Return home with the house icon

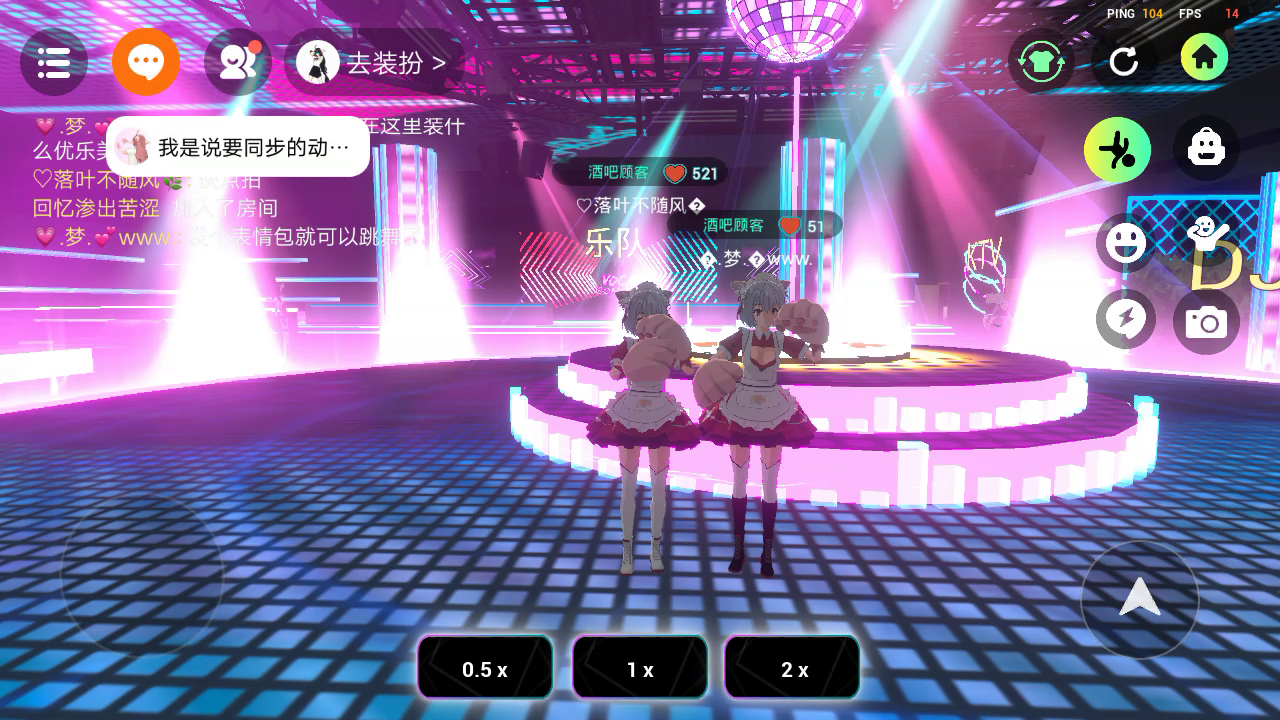pyautogui.click(x=1204, y=58)
